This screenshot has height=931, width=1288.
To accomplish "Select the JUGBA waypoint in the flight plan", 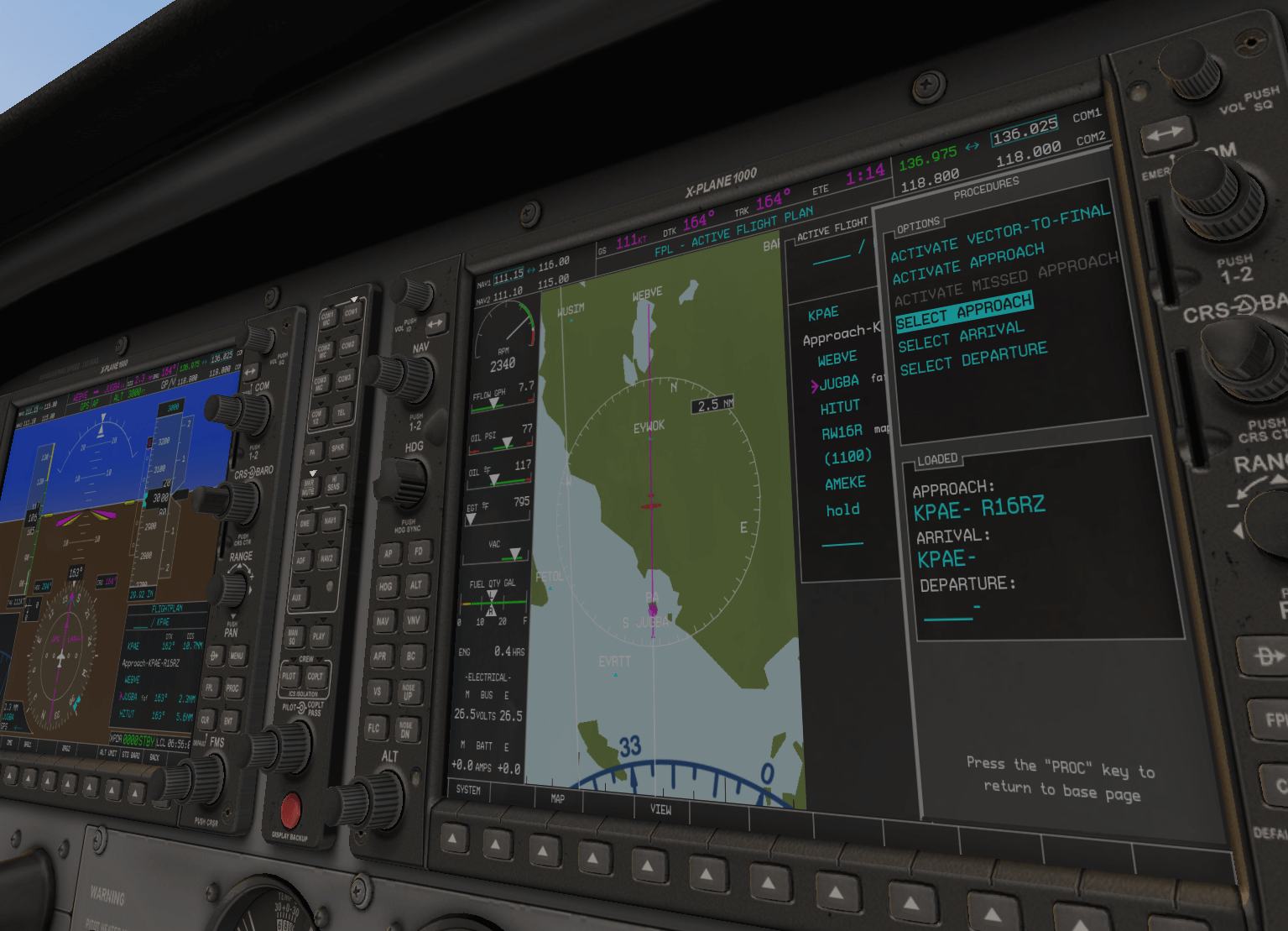I will click(x=839, y=381).
